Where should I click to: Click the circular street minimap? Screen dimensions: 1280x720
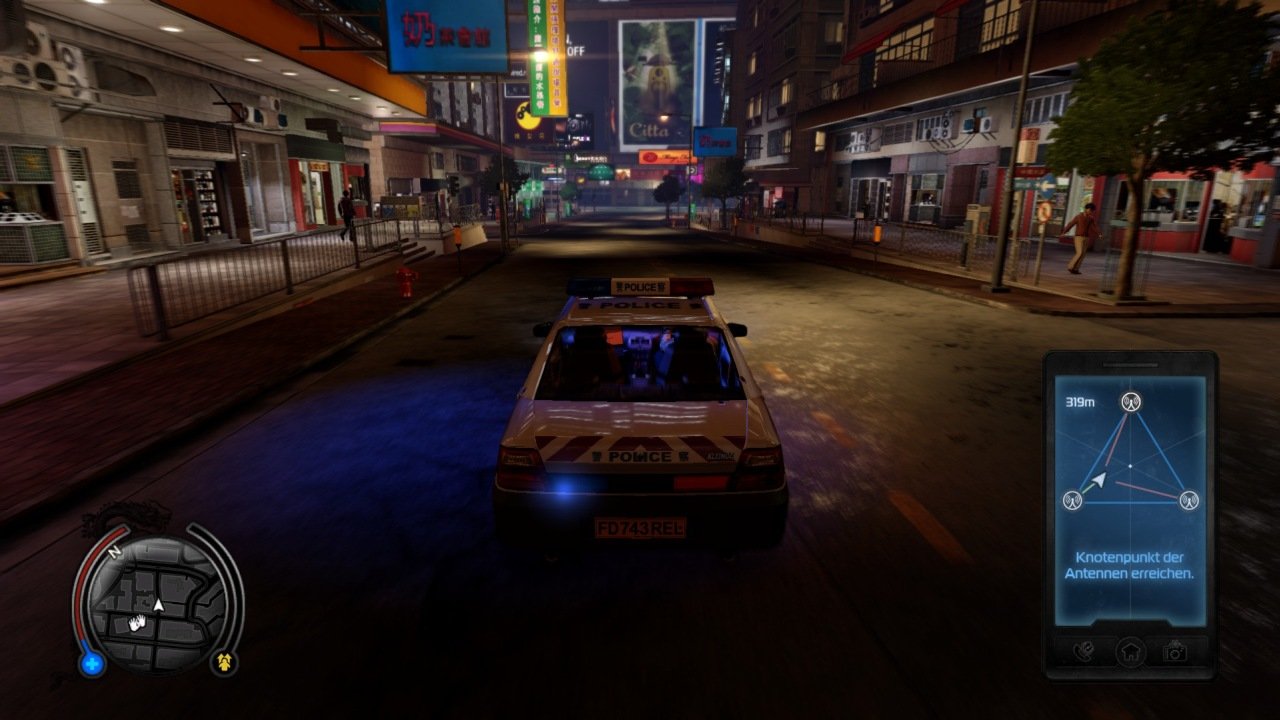coord(158,603)
